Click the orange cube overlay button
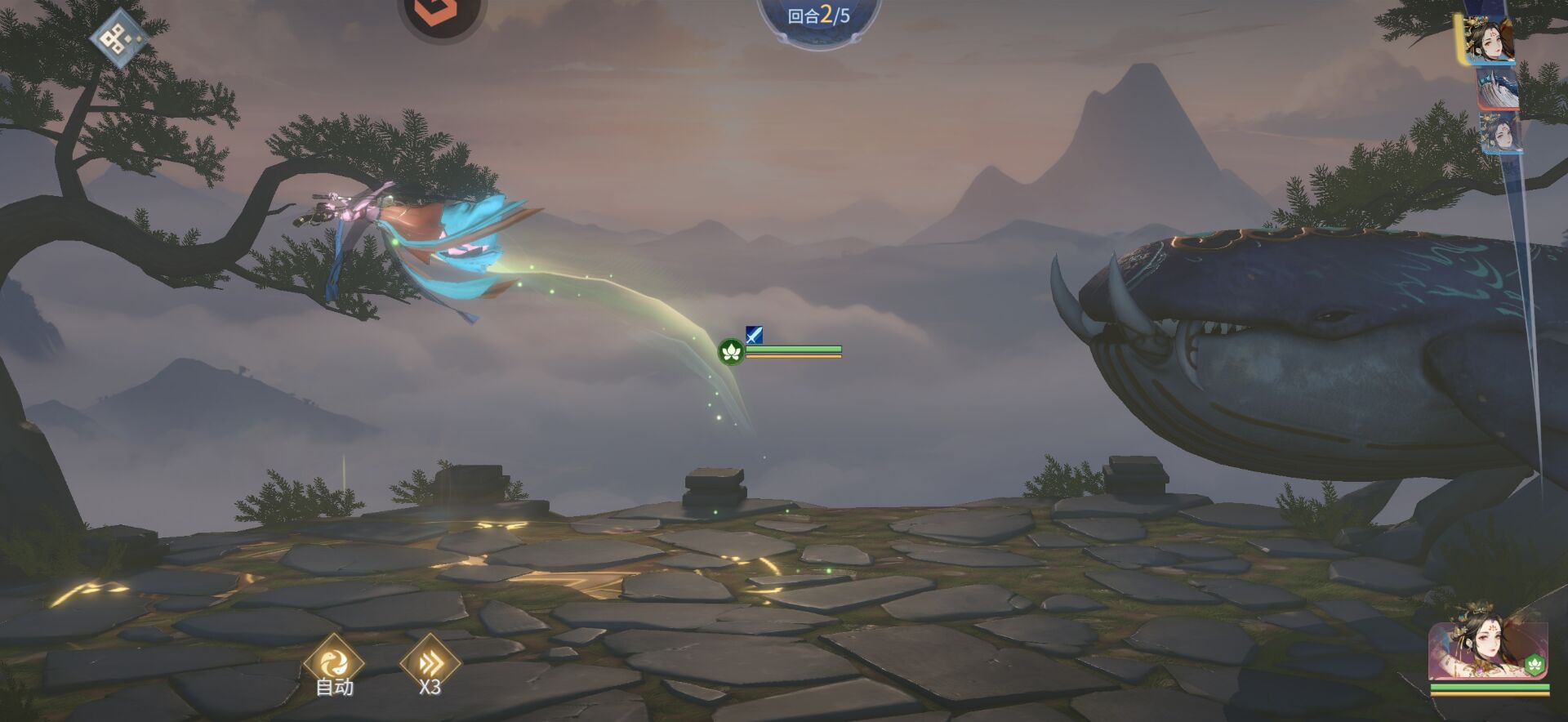 442,14
